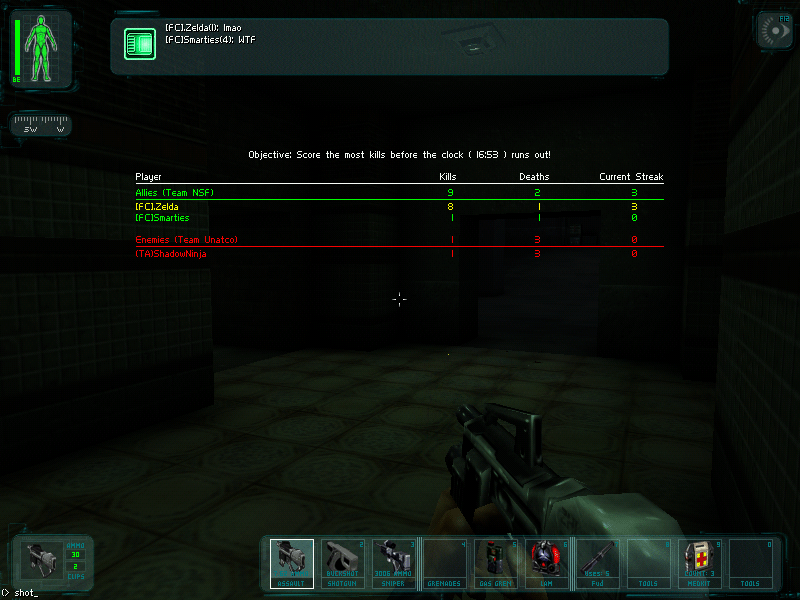The image size is (800, 600).
Task: Click the green body health figure
Action: pos(42,49)
